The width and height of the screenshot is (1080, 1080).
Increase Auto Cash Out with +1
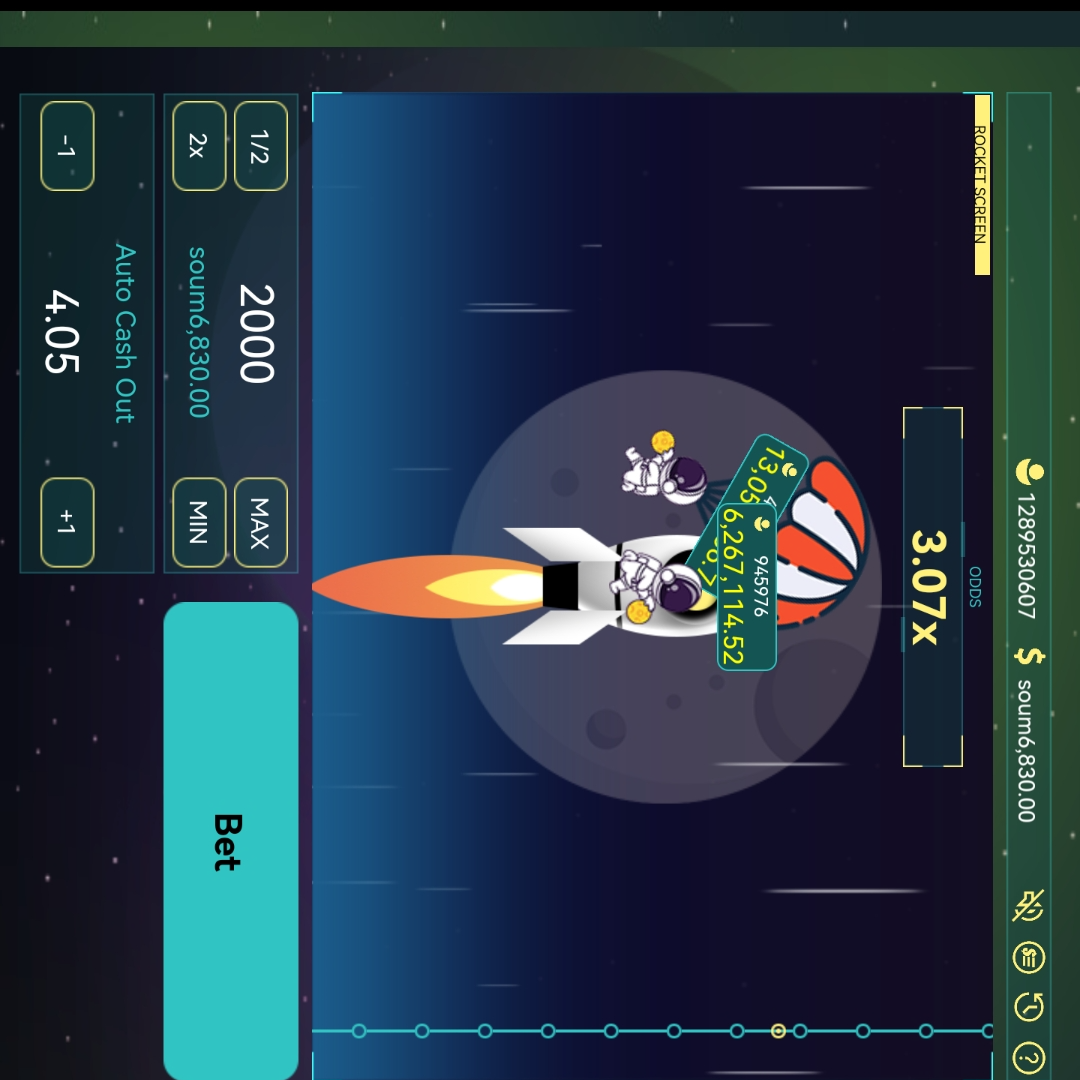[67, 522]
